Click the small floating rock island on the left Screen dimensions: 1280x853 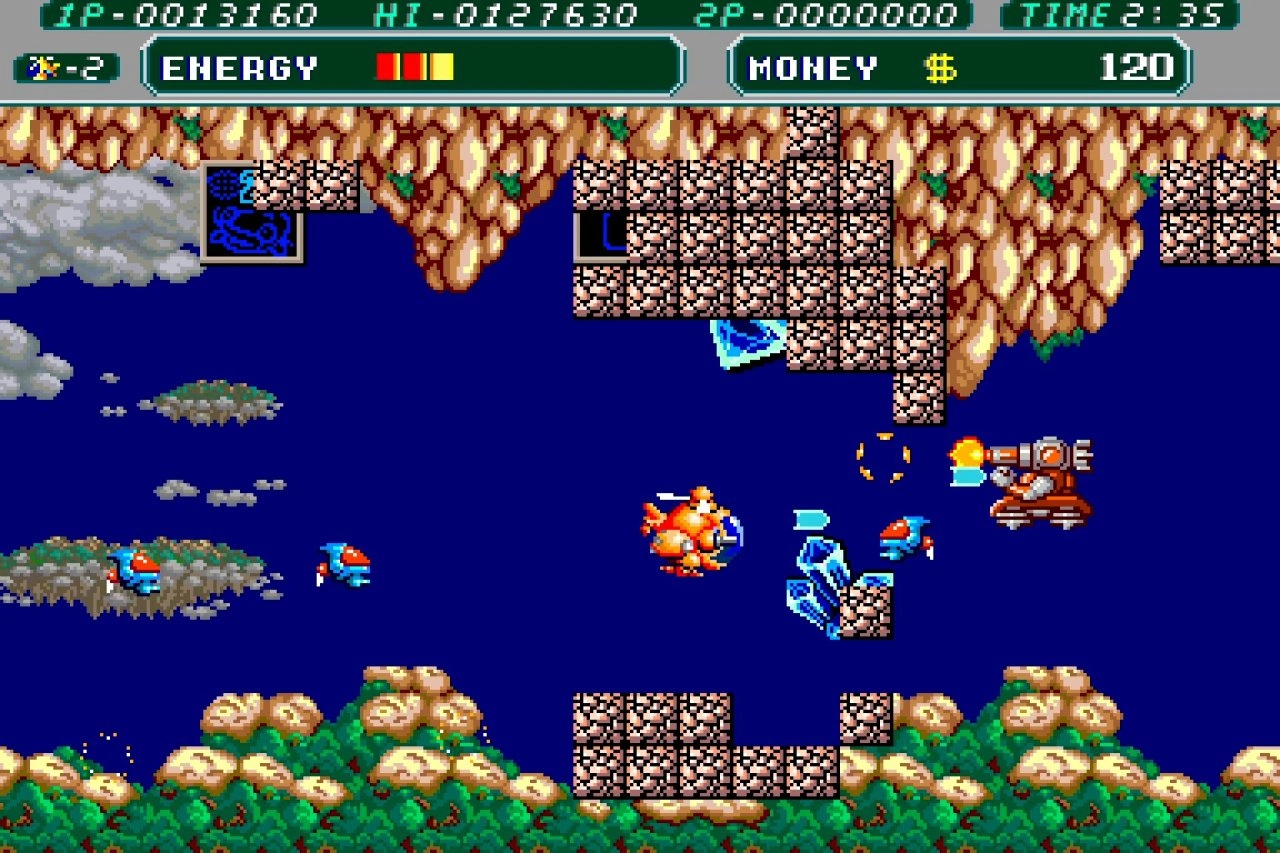click(210, 402)
